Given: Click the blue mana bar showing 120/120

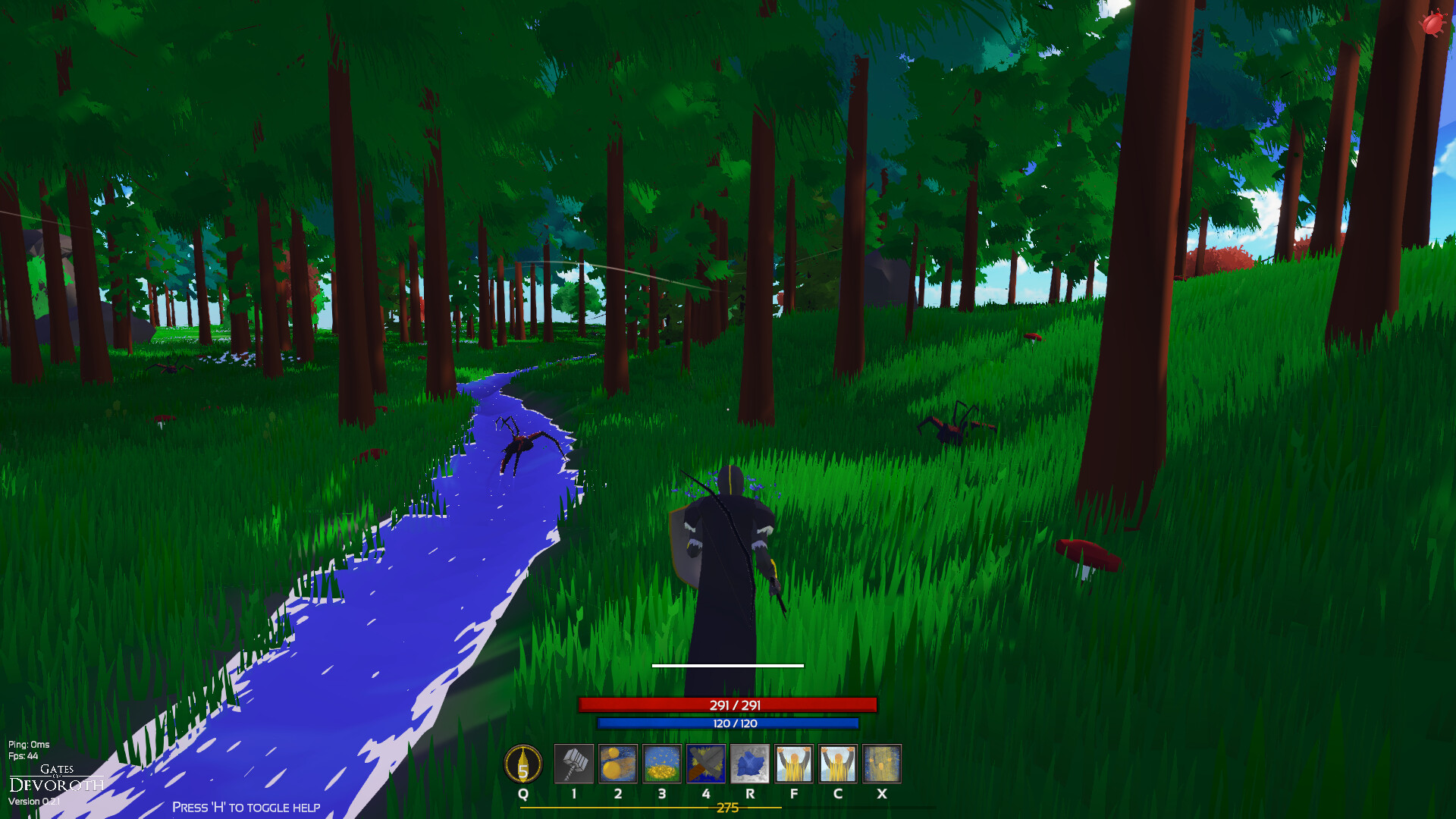Looking at the screenshot, I should (728, 724).
